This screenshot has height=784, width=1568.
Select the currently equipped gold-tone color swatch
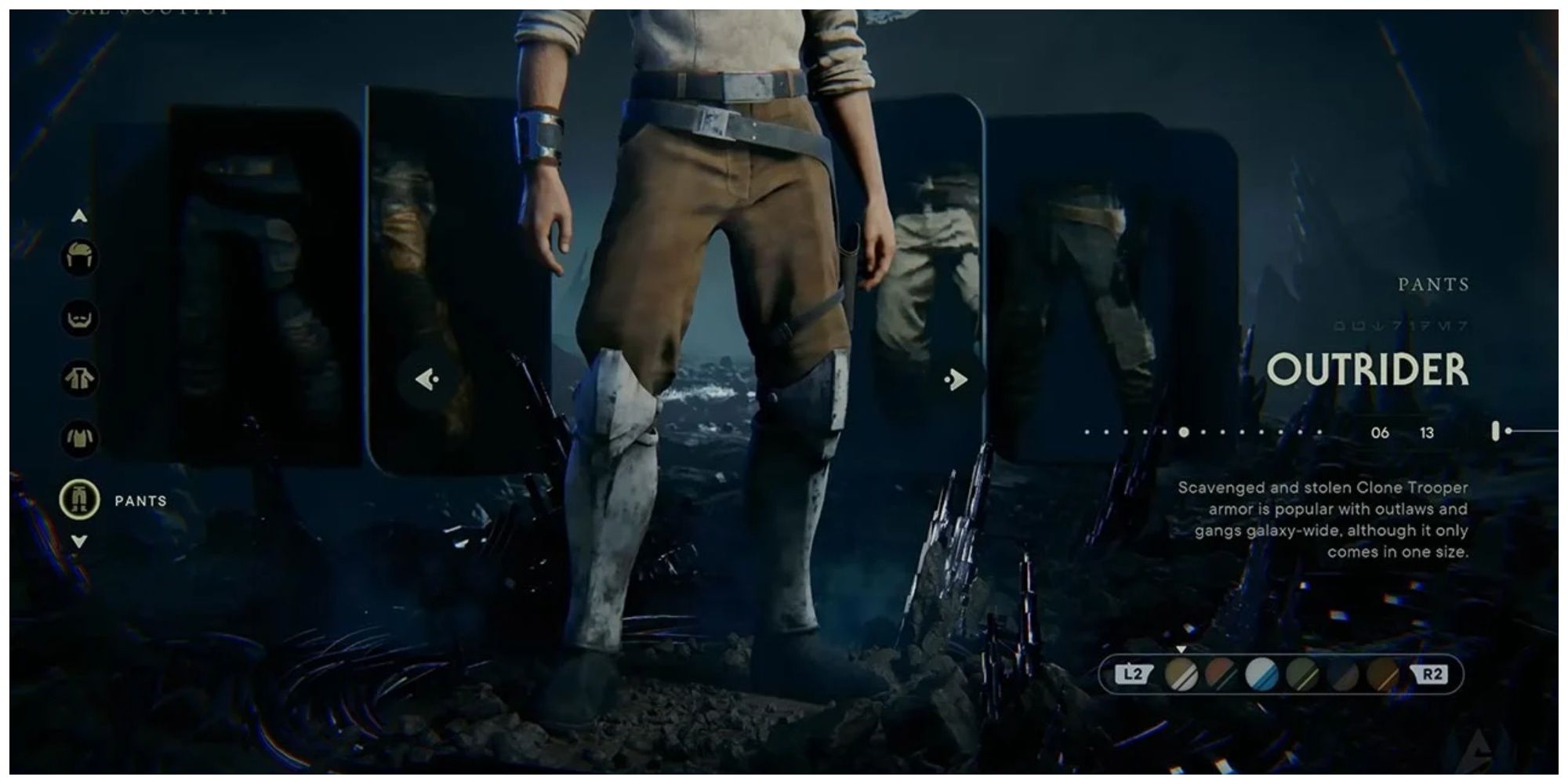click(x=1181, y=673)
